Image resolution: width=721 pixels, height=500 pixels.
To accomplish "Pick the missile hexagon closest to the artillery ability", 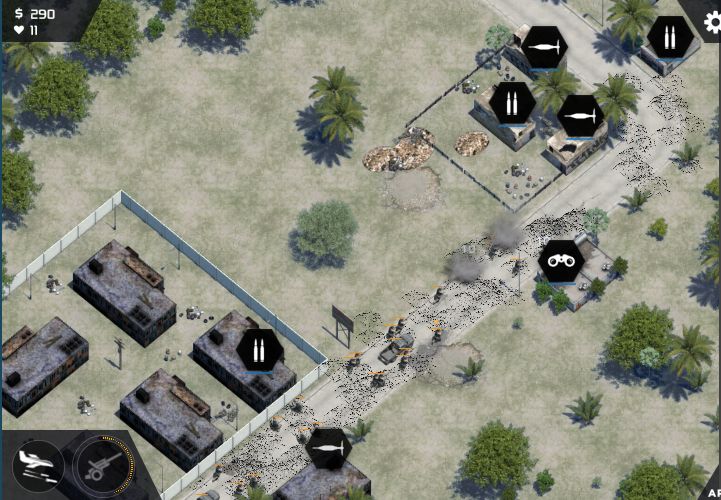I will pos(328,448).
